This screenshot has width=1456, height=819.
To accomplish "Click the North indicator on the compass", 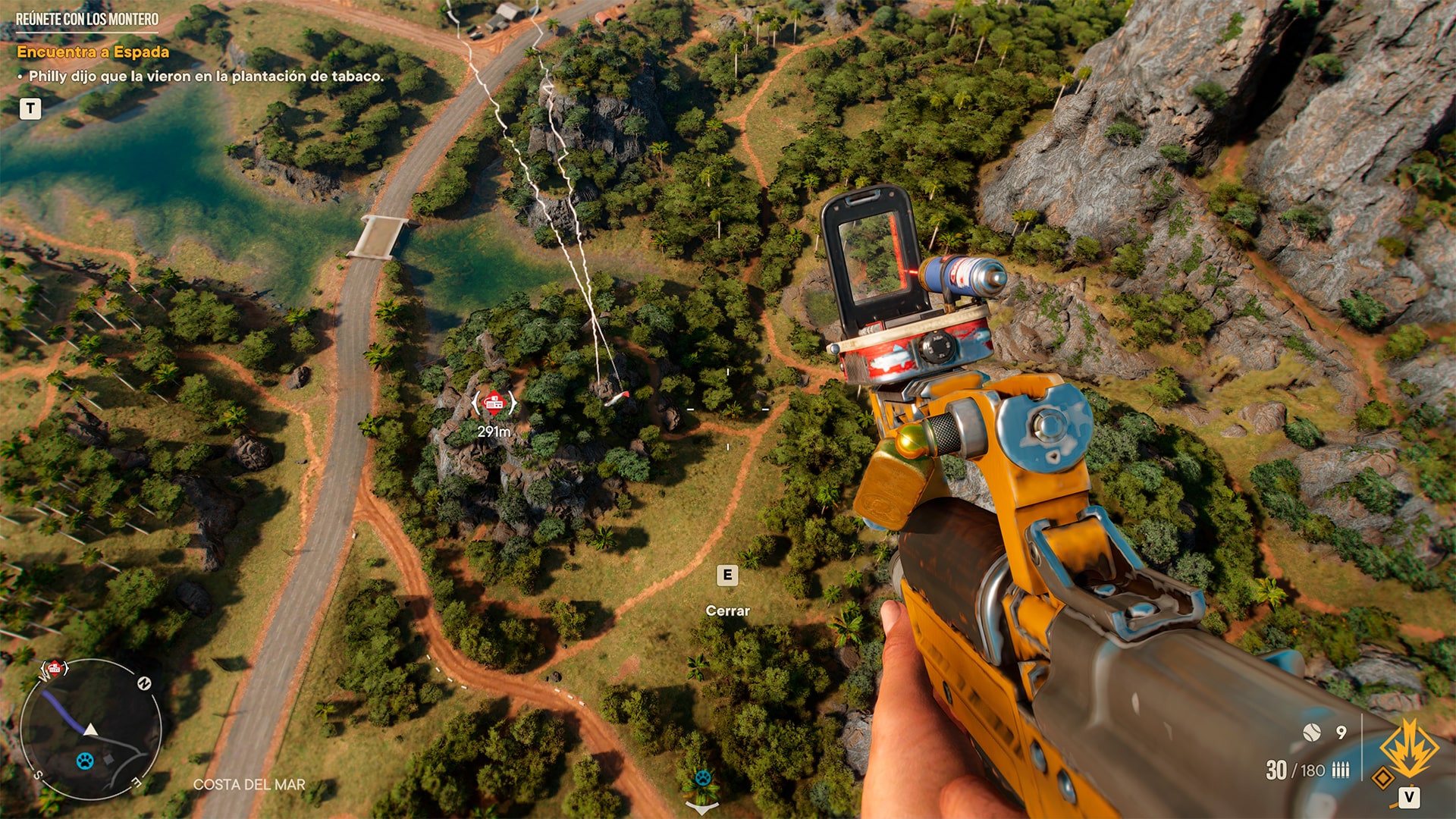I will click(x=145, y=683).
